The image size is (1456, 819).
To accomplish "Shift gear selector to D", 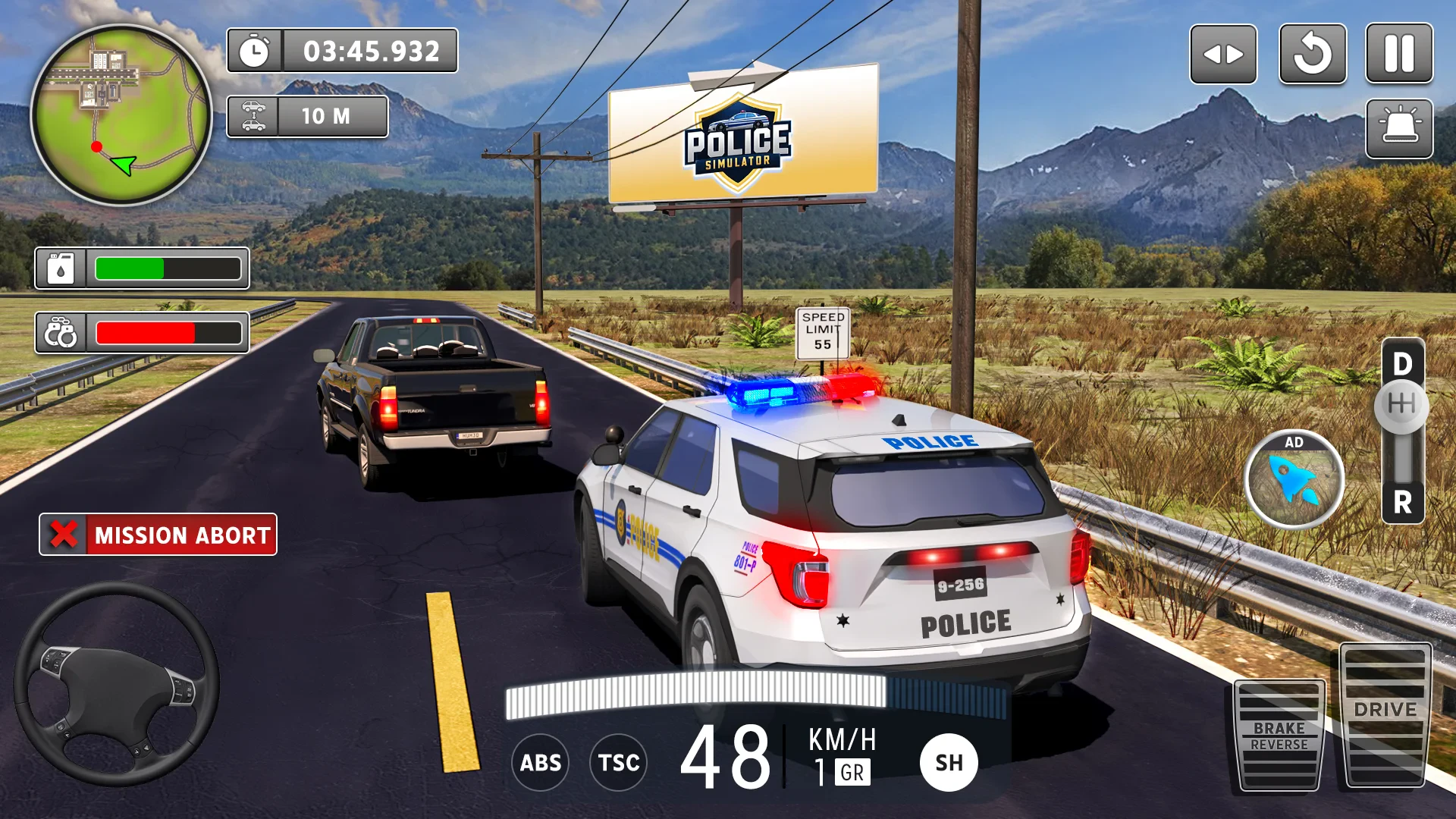I will click(1403, 365).
